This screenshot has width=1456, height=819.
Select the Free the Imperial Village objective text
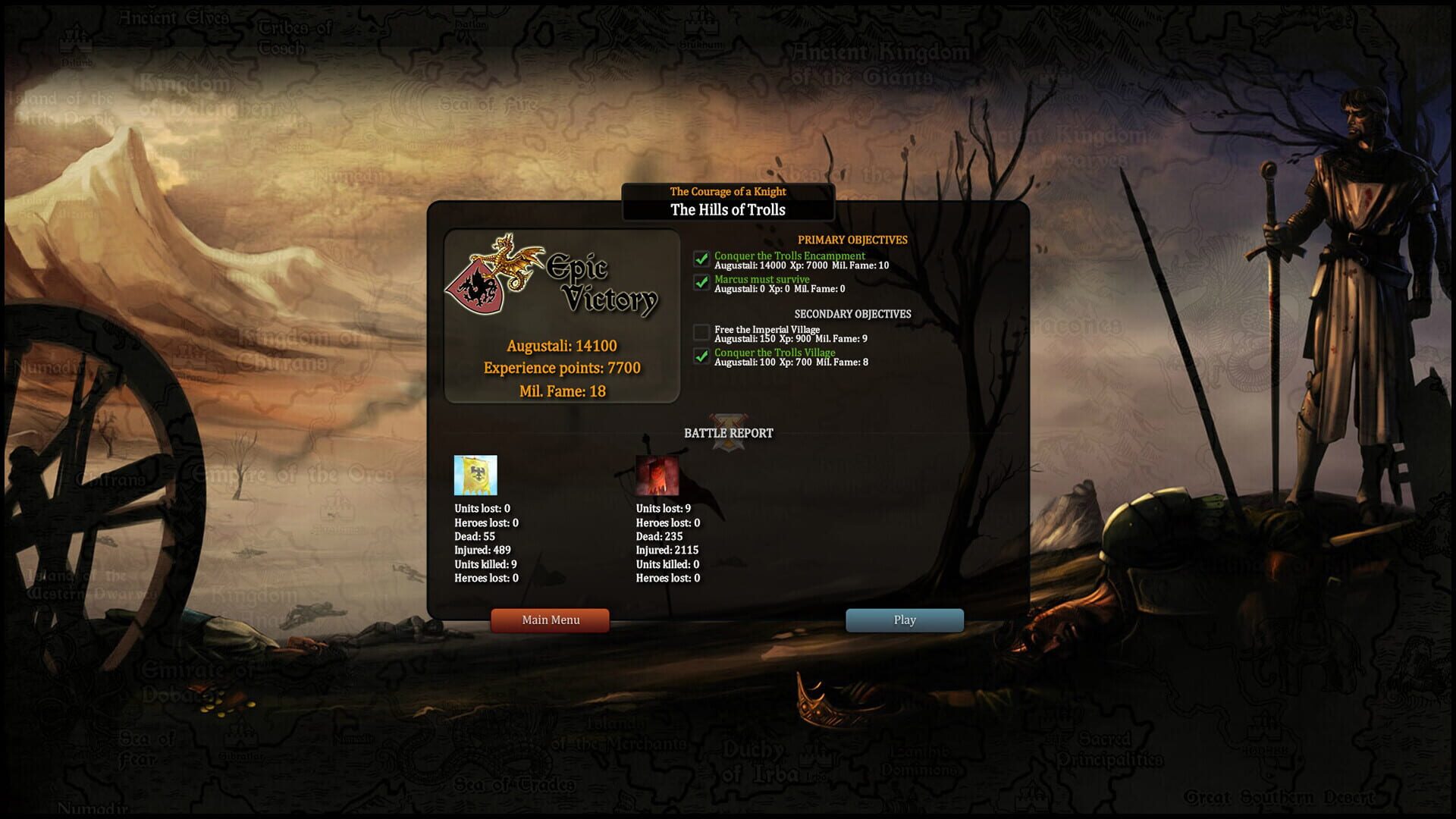[x=766, y=329]
